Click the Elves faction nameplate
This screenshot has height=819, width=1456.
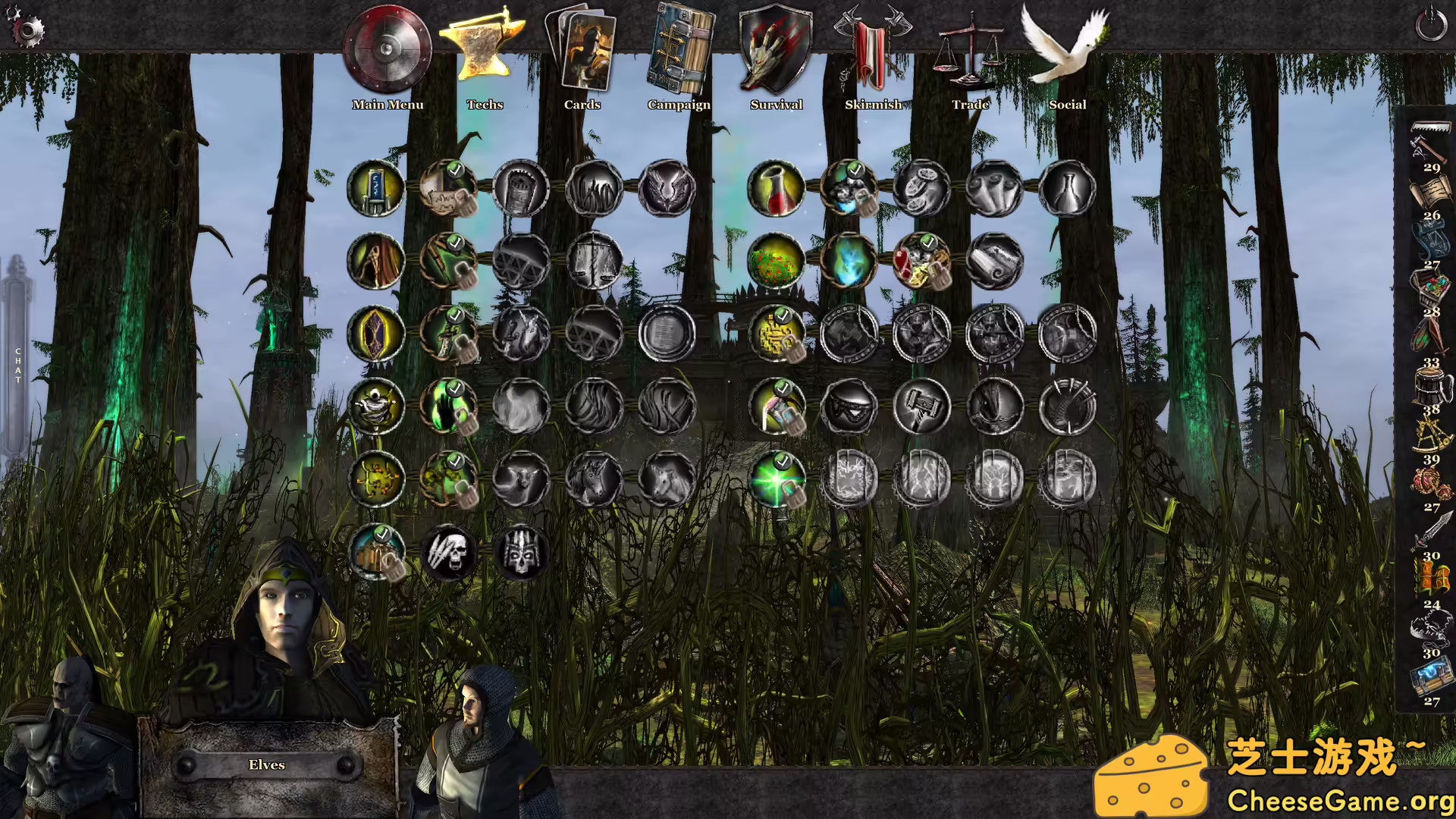pos(267,764)
